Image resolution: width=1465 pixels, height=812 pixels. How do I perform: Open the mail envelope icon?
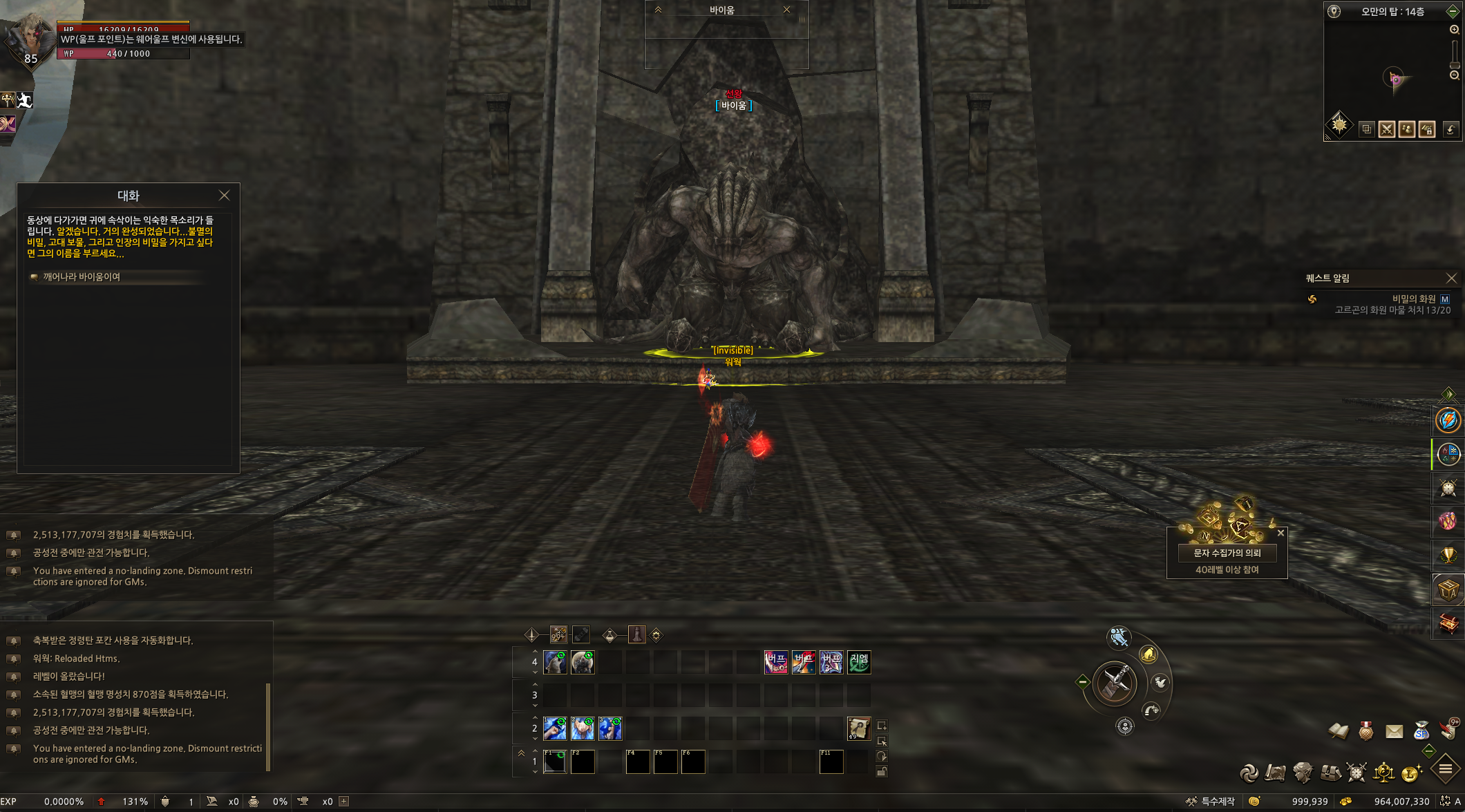tap(1394, 731)
